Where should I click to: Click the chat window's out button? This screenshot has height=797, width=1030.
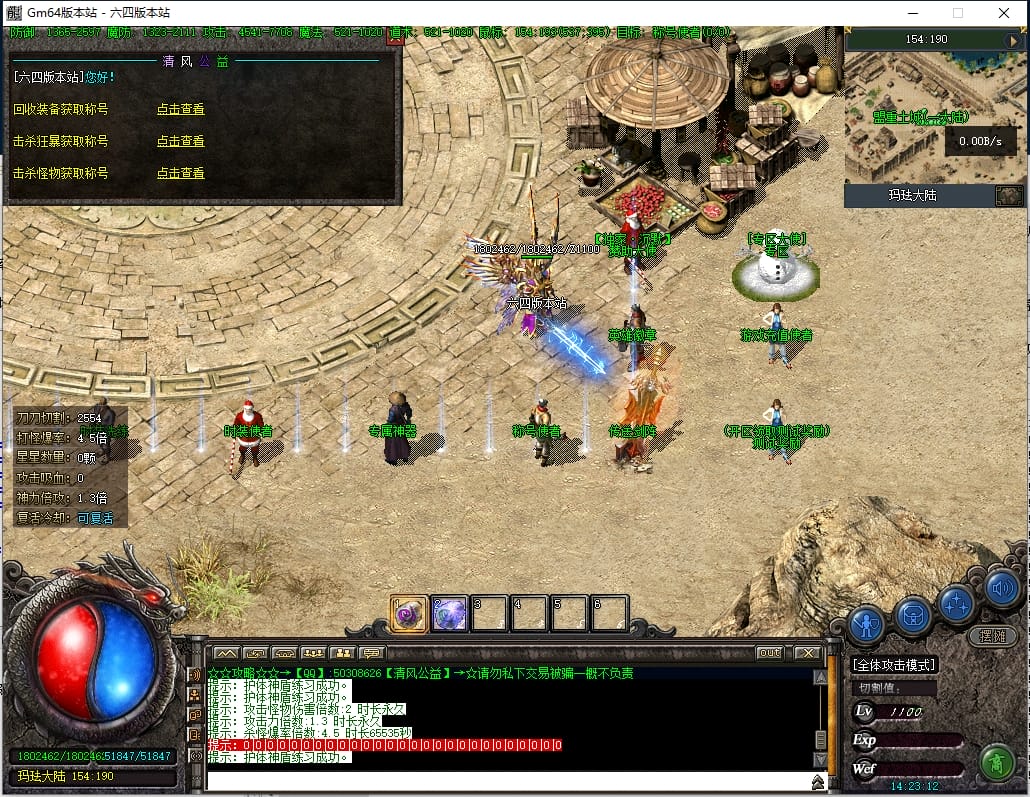[769, 653]
